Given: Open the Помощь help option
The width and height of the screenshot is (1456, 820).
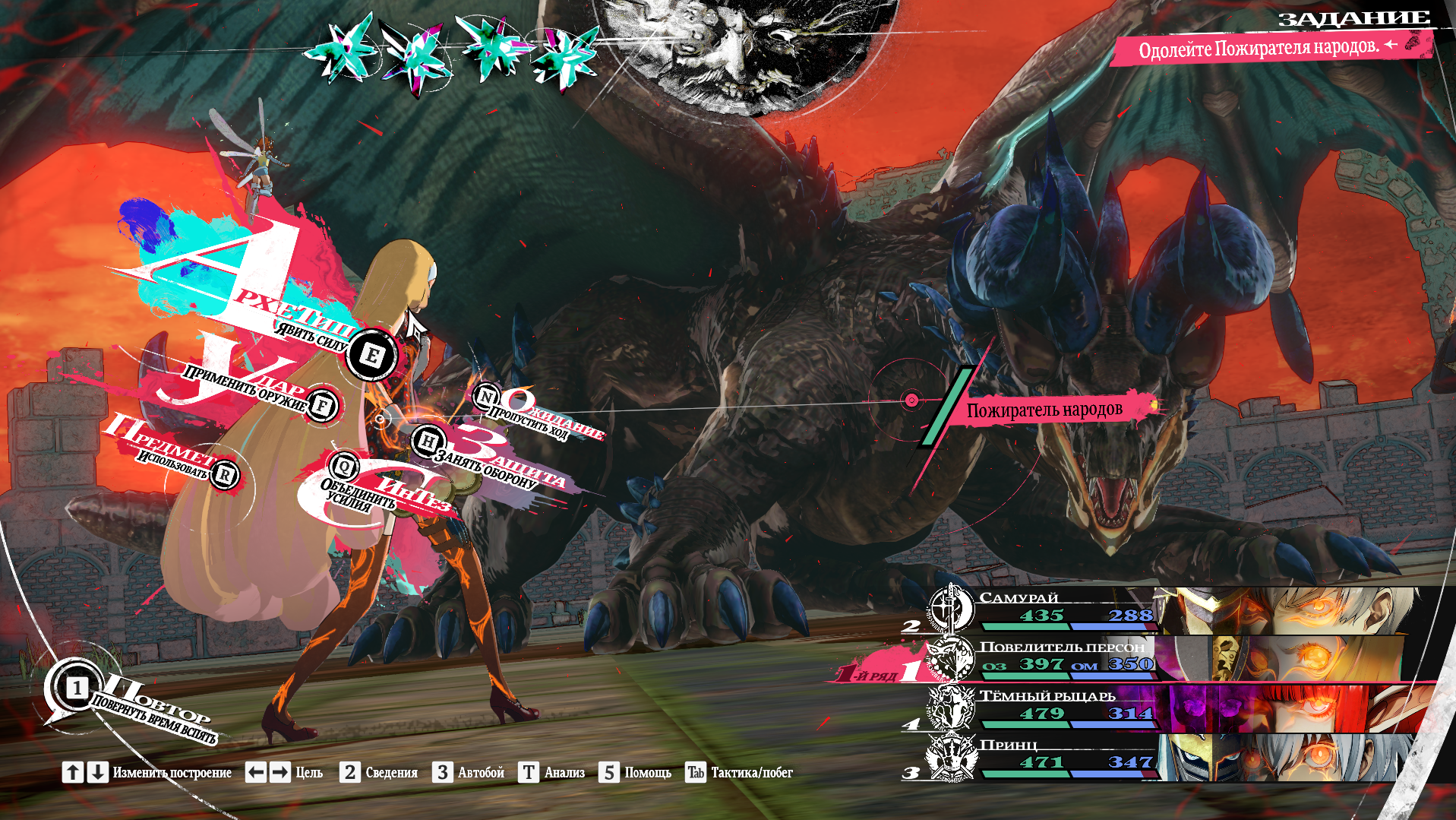Looking at the screenshot, I should [x=635, y=773].
